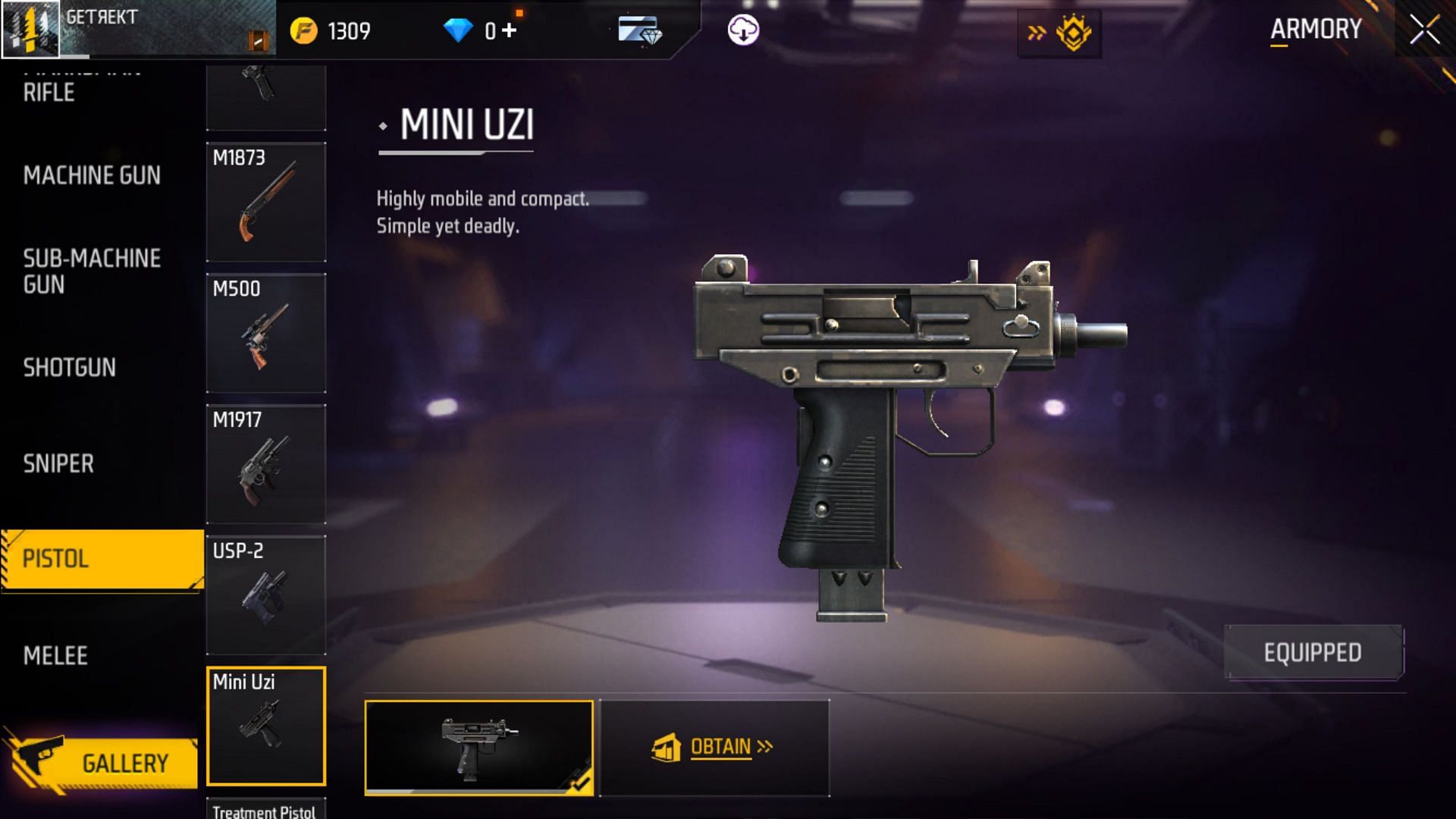Pick the M500 revolver tile
The height and width of the screenshot is (819, 1456).
pyautogui.click(x=266, y=333)
